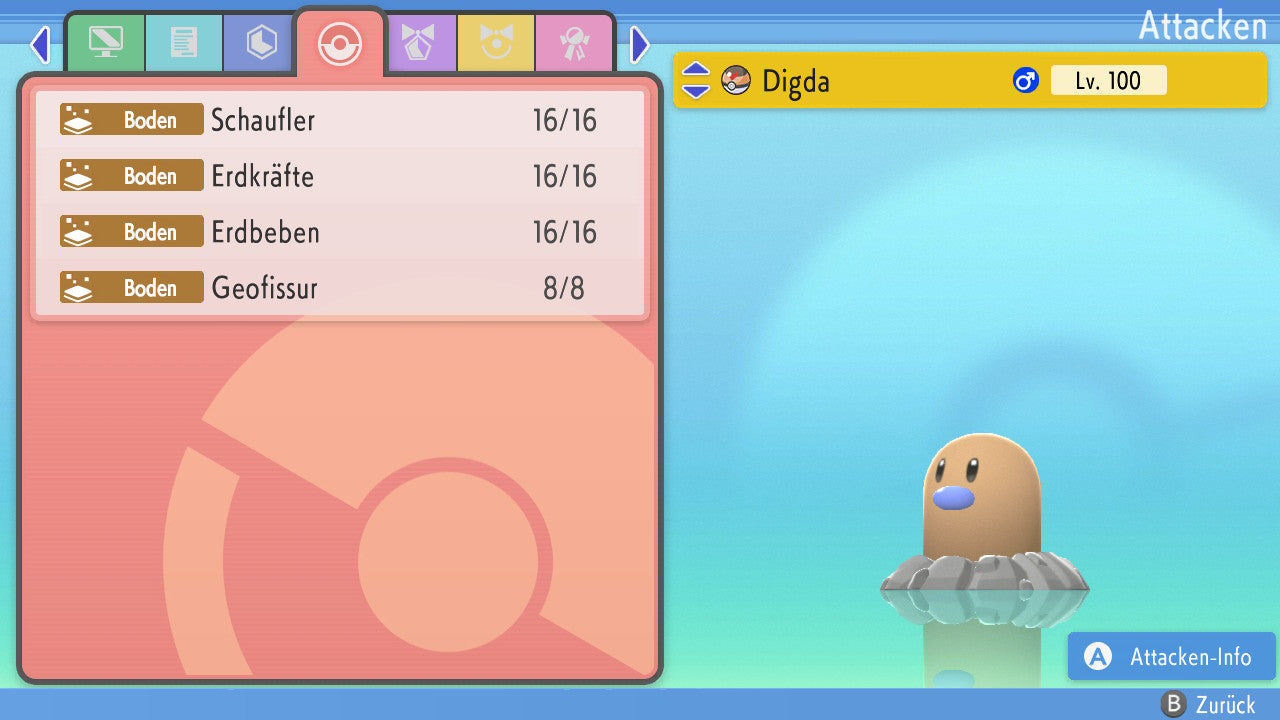Select the move Schaufler
This screenshot has height=720, width=1280.
tap(340, 120)
